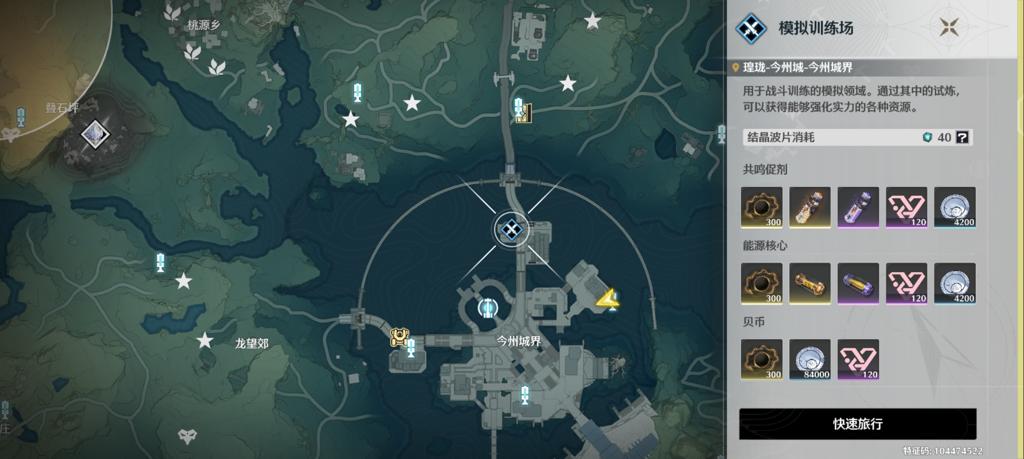This screenshot has width=1024, height=459.
Task: Select the 模拟训练场 marker on the map
Action: point(512,231)
